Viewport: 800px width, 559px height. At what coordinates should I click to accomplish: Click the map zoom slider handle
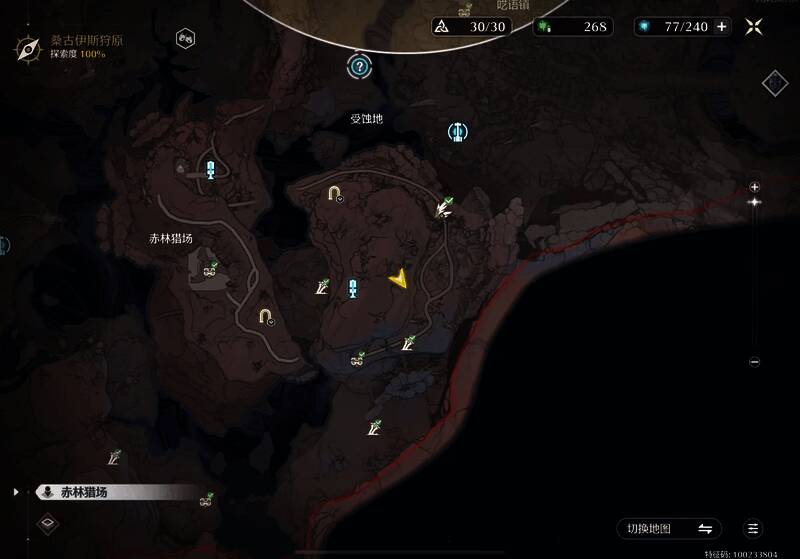(755, 203)
